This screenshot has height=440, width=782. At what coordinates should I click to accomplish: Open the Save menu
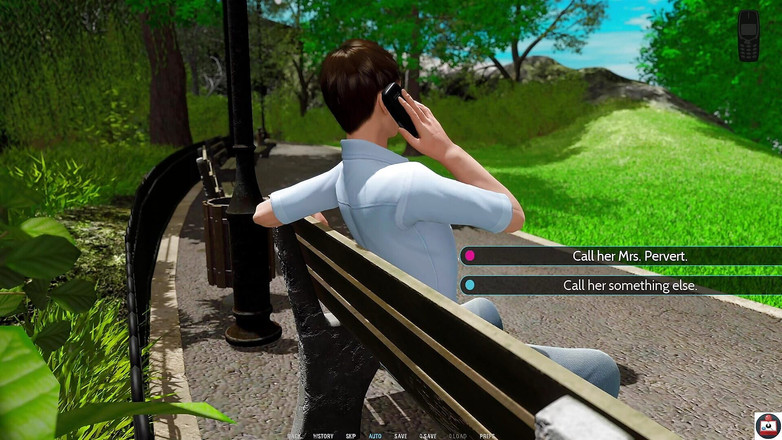point(401,436)
